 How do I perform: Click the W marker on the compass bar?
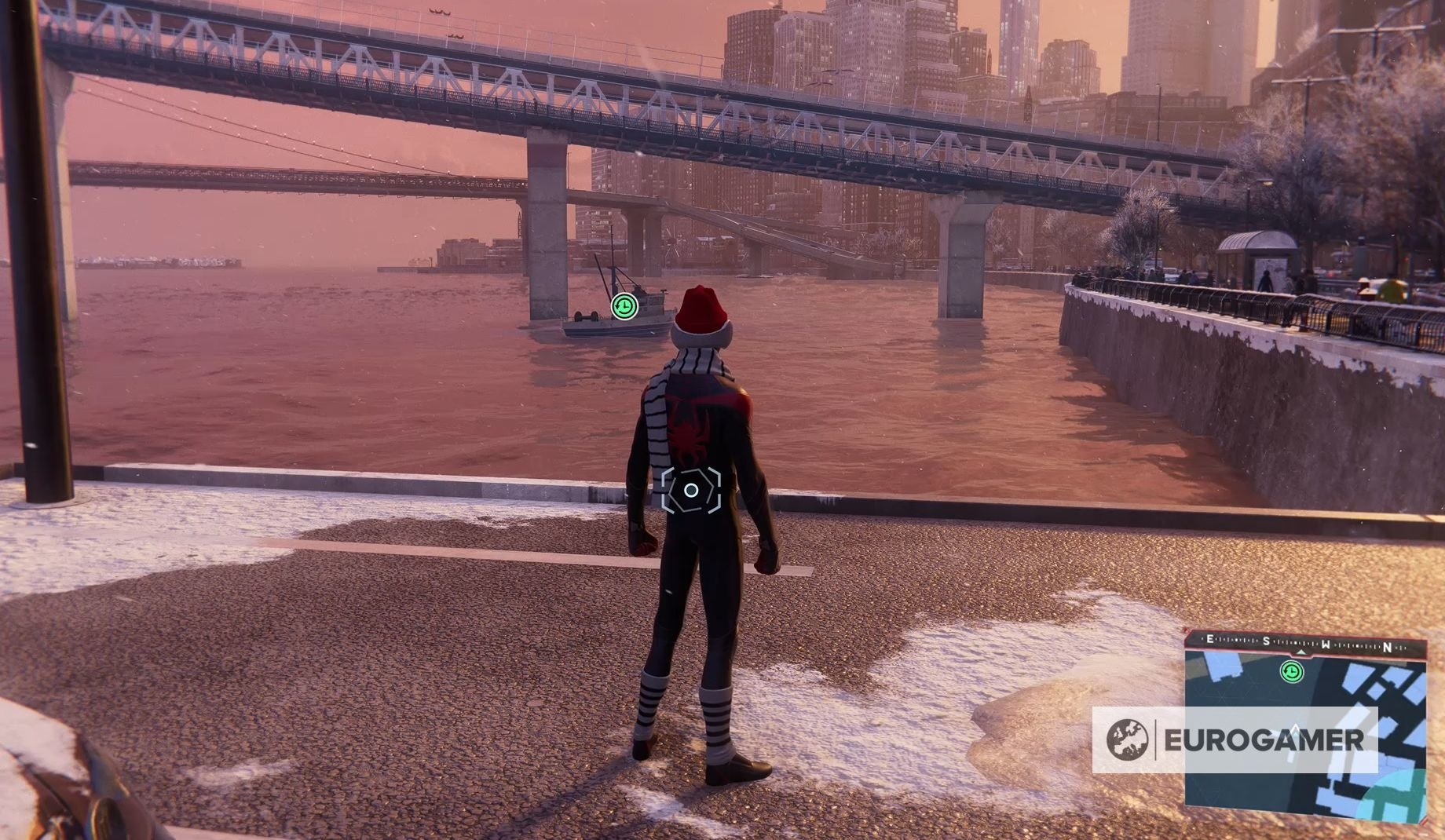[x=1326, y=644]
